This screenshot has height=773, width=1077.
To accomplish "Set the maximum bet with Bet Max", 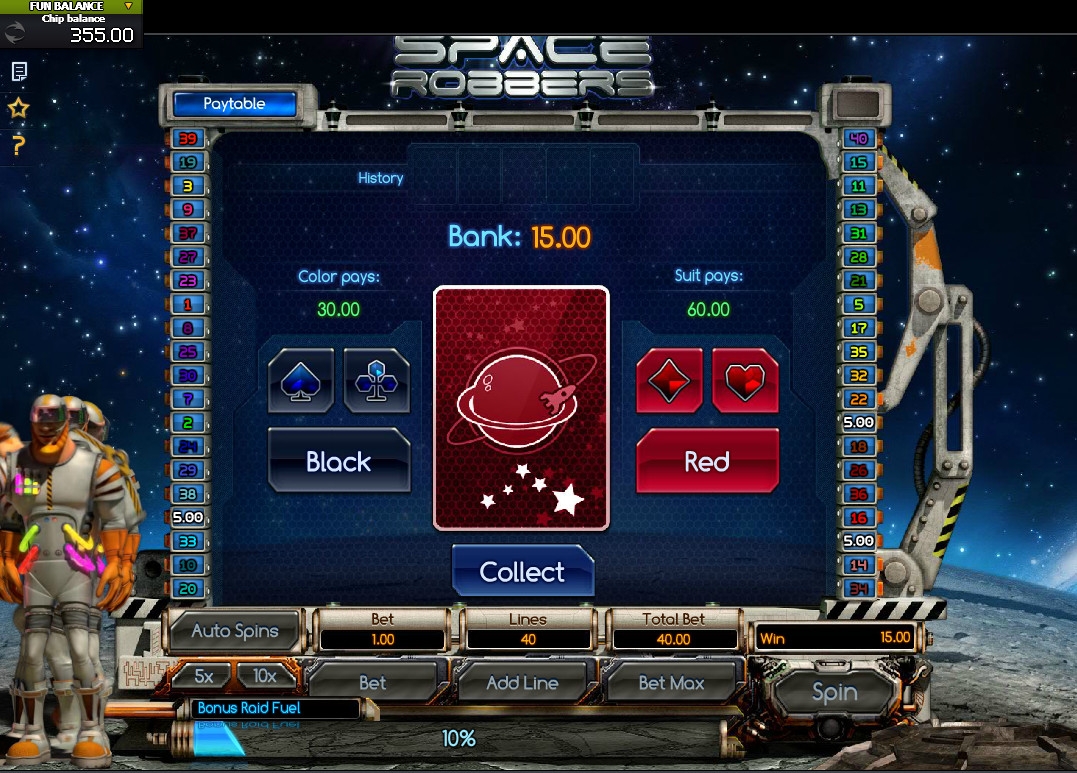I will [x=671, y=683].
